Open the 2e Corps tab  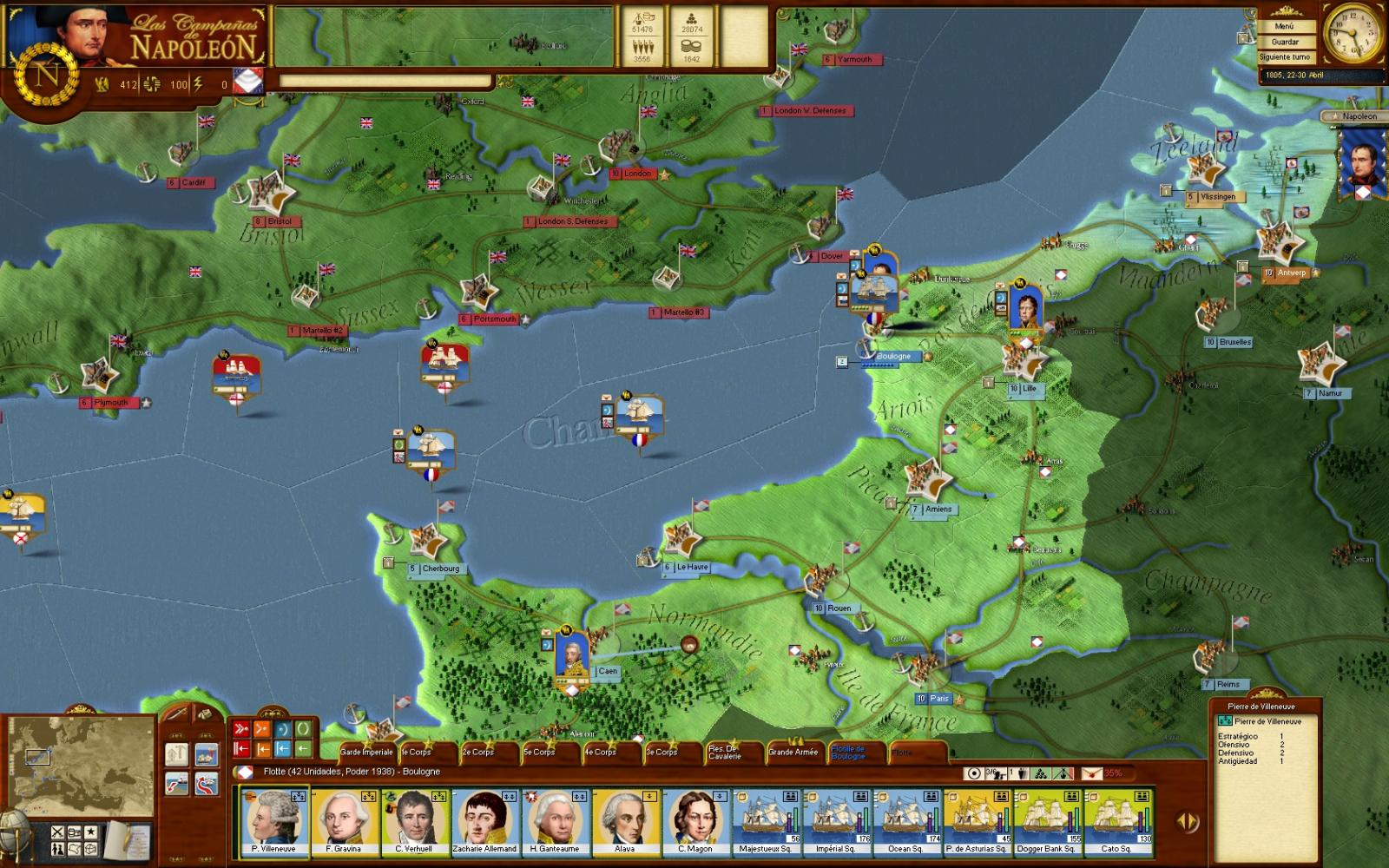pos(477,753)
